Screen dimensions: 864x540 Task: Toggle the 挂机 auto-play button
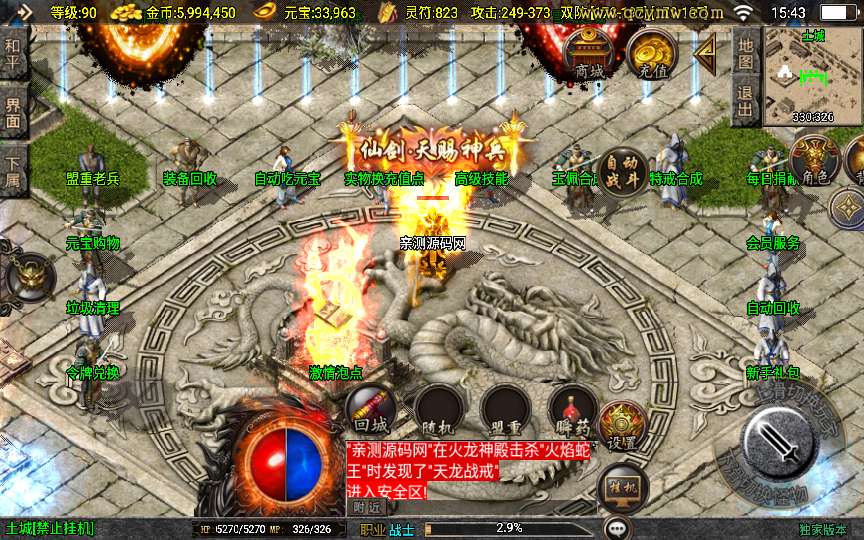pyautogui.click(x=622, y=488)
